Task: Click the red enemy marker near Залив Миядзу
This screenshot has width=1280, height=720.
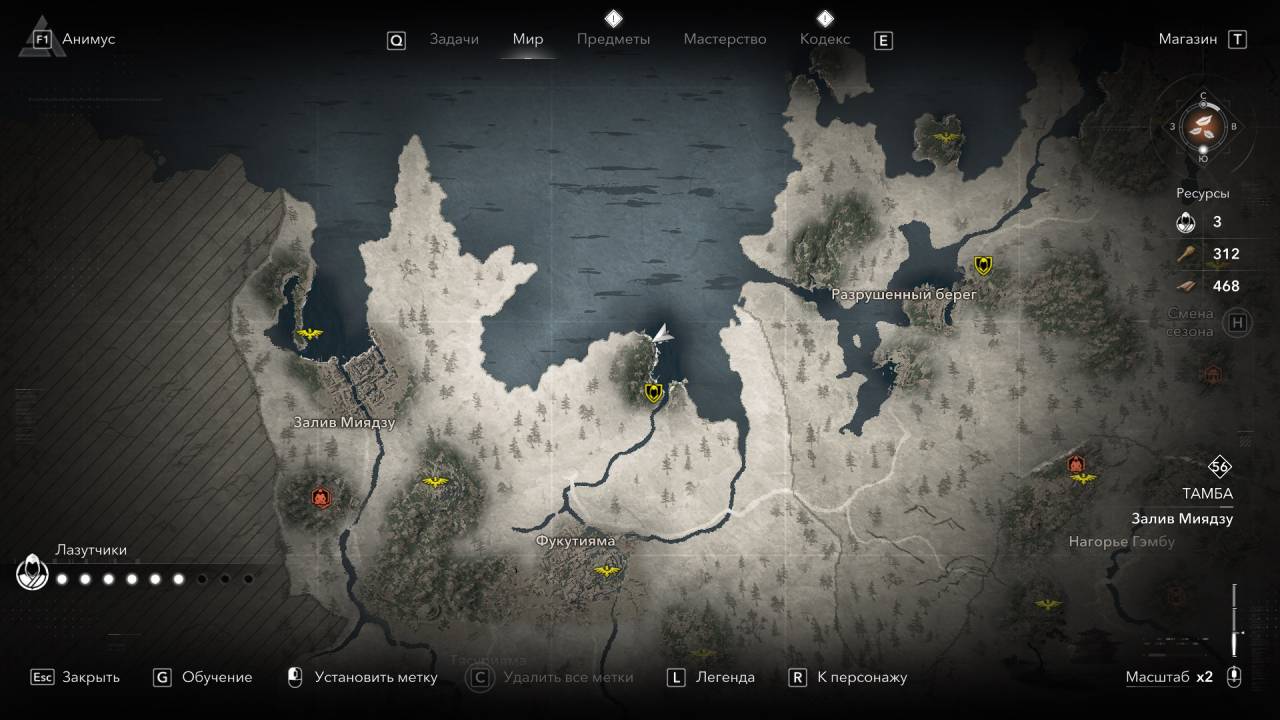Action: tap(320, 496)
